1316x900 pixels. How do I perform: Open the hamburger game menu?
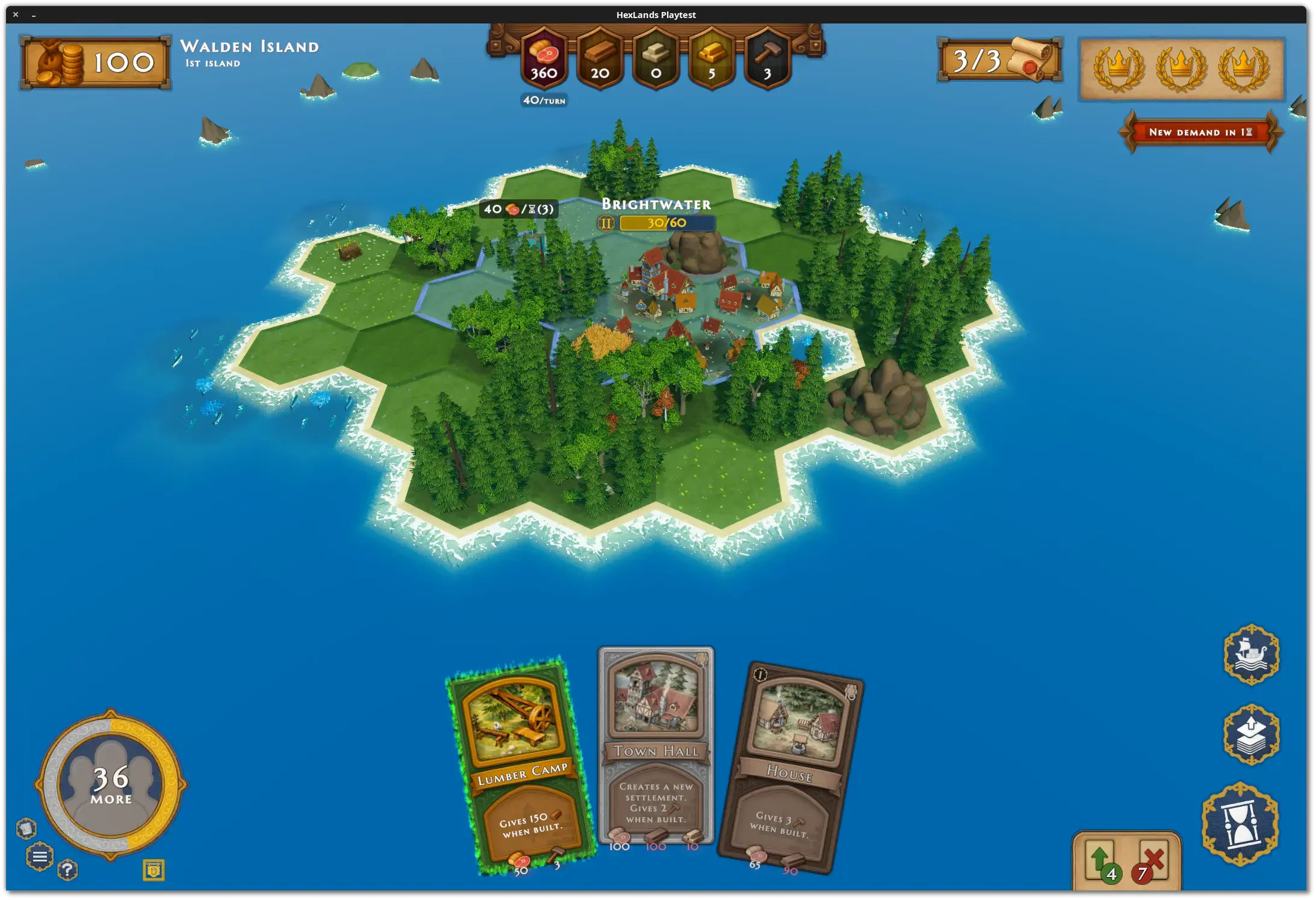40,857
